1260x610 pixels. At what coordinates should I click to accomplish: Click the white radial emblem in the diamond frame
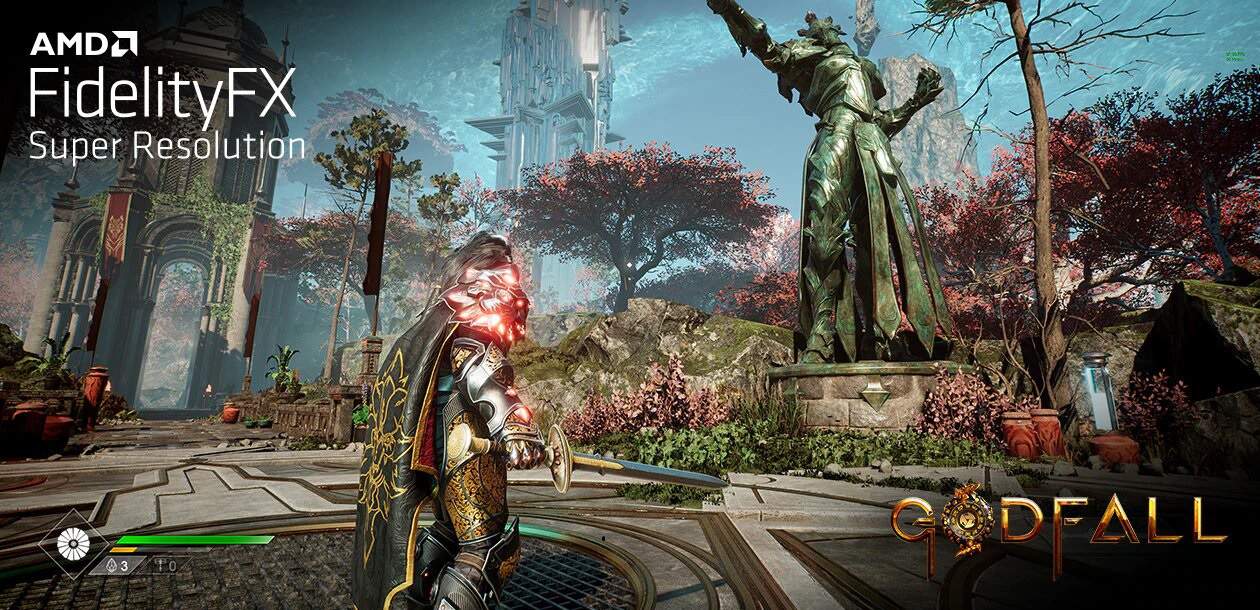[x=72, y=542]
